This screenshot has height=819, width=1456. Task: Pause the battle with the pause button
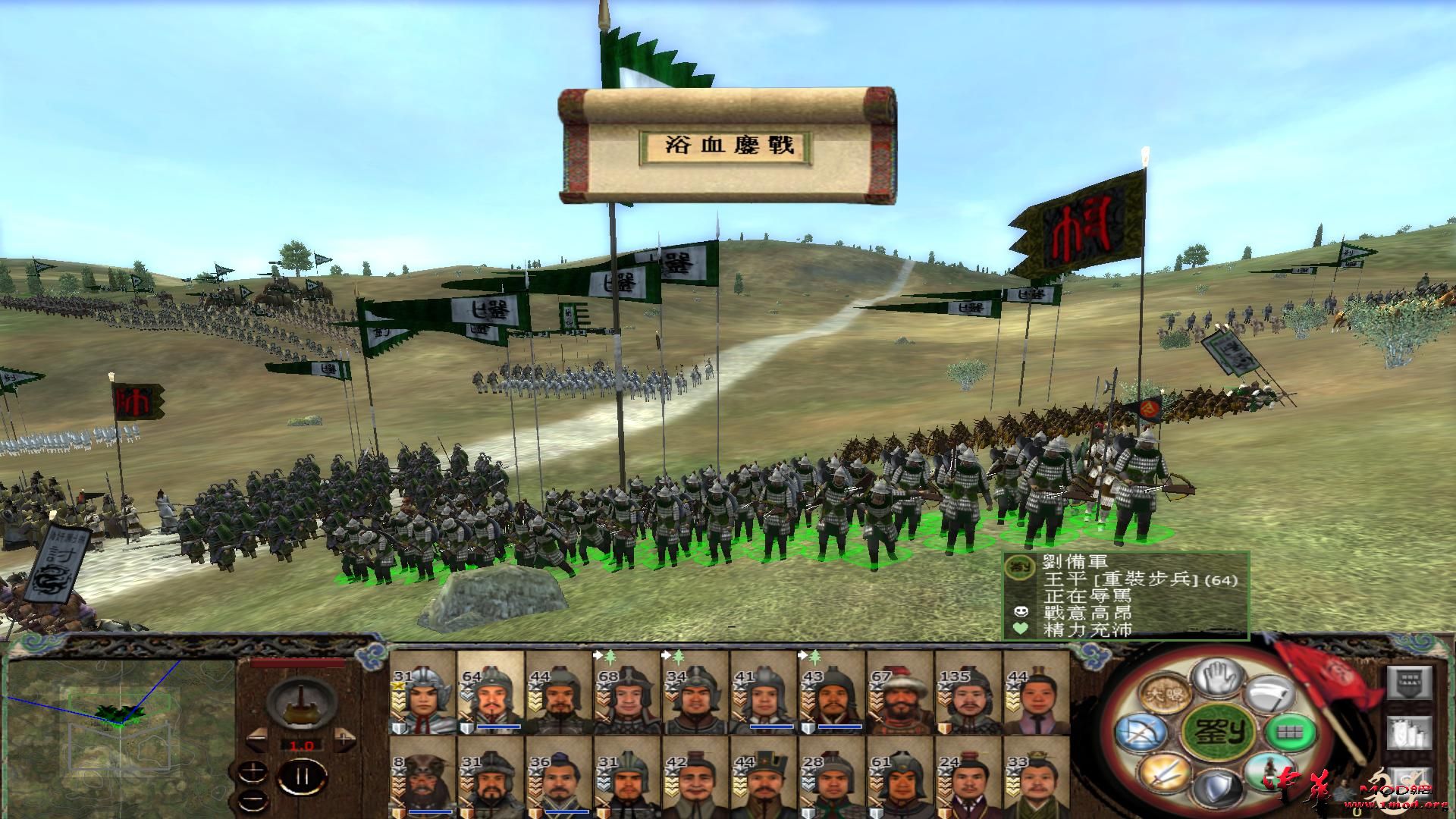pos(302,776)
